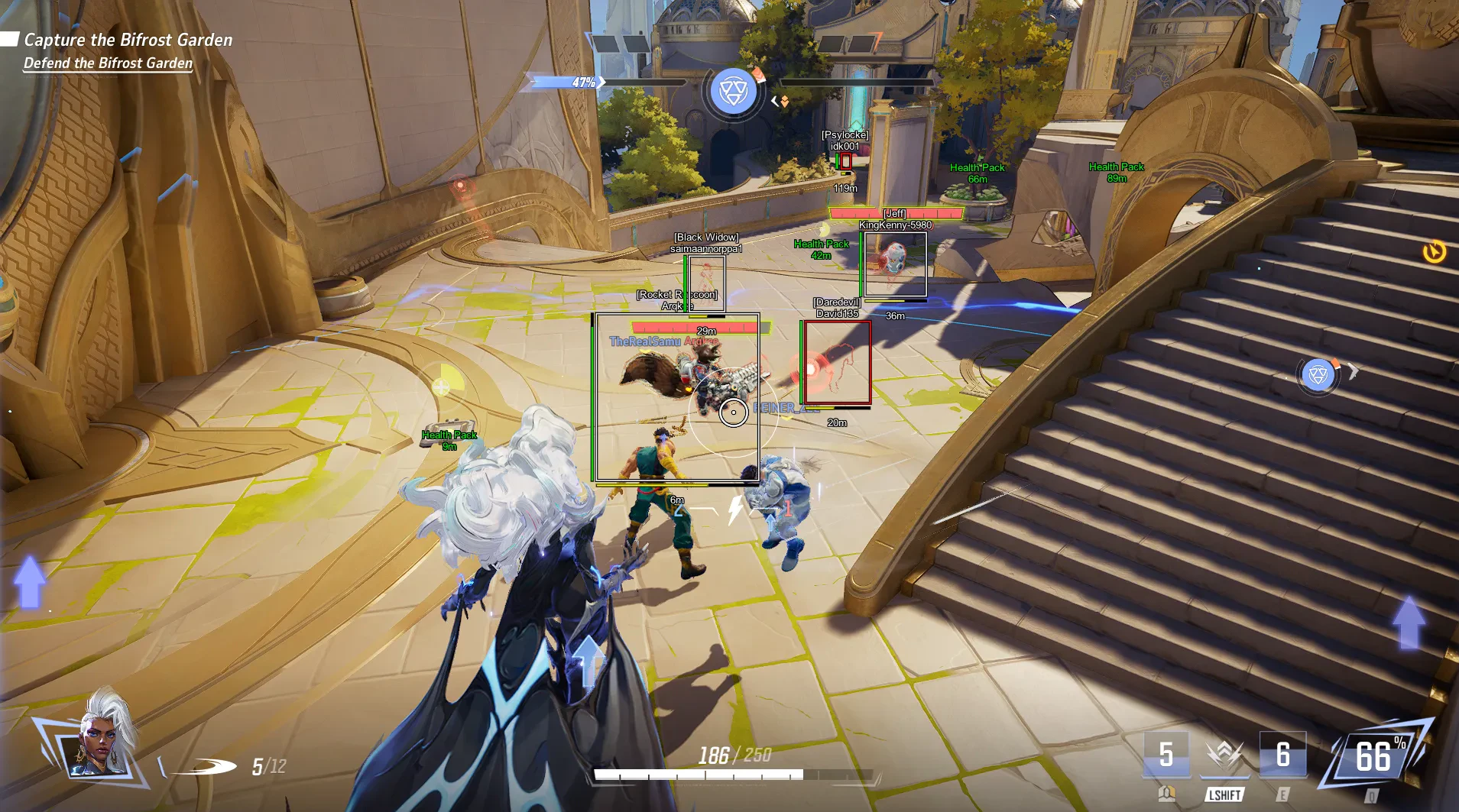Select the wind blade weapon icon

(x=205, y=765)
